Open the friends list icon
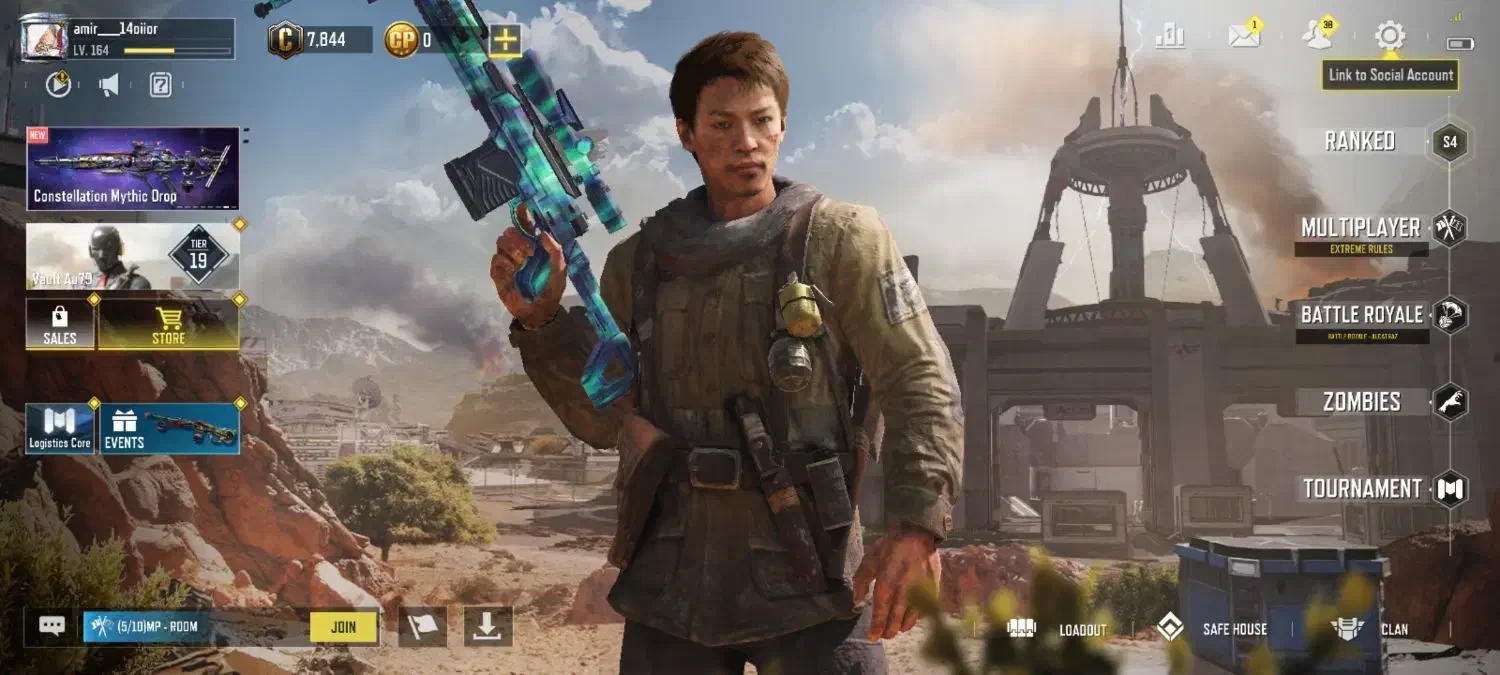 pyautogui.click(x=1317, y=36)
